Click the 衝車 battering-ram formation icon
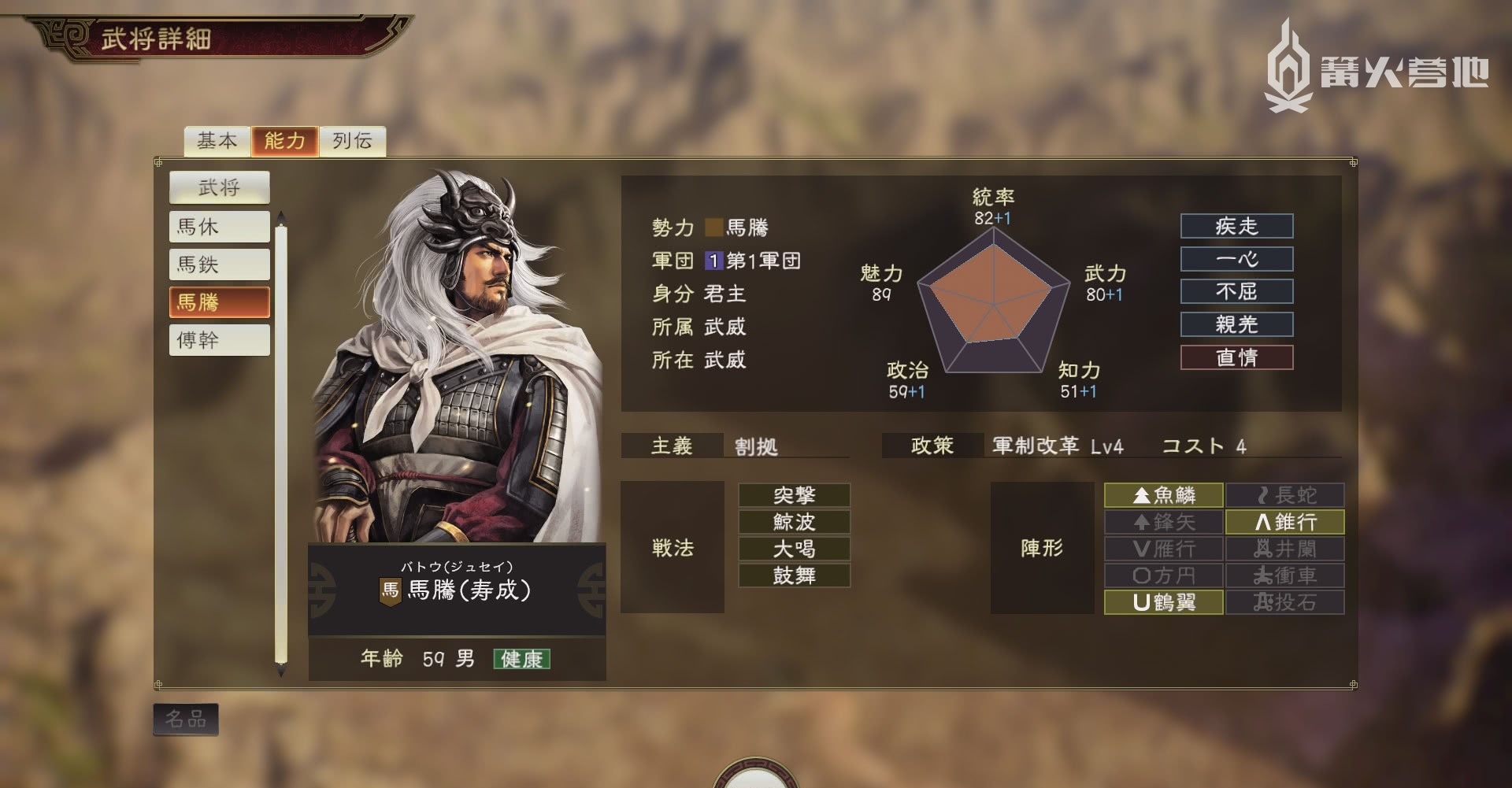 point(1284,575)
